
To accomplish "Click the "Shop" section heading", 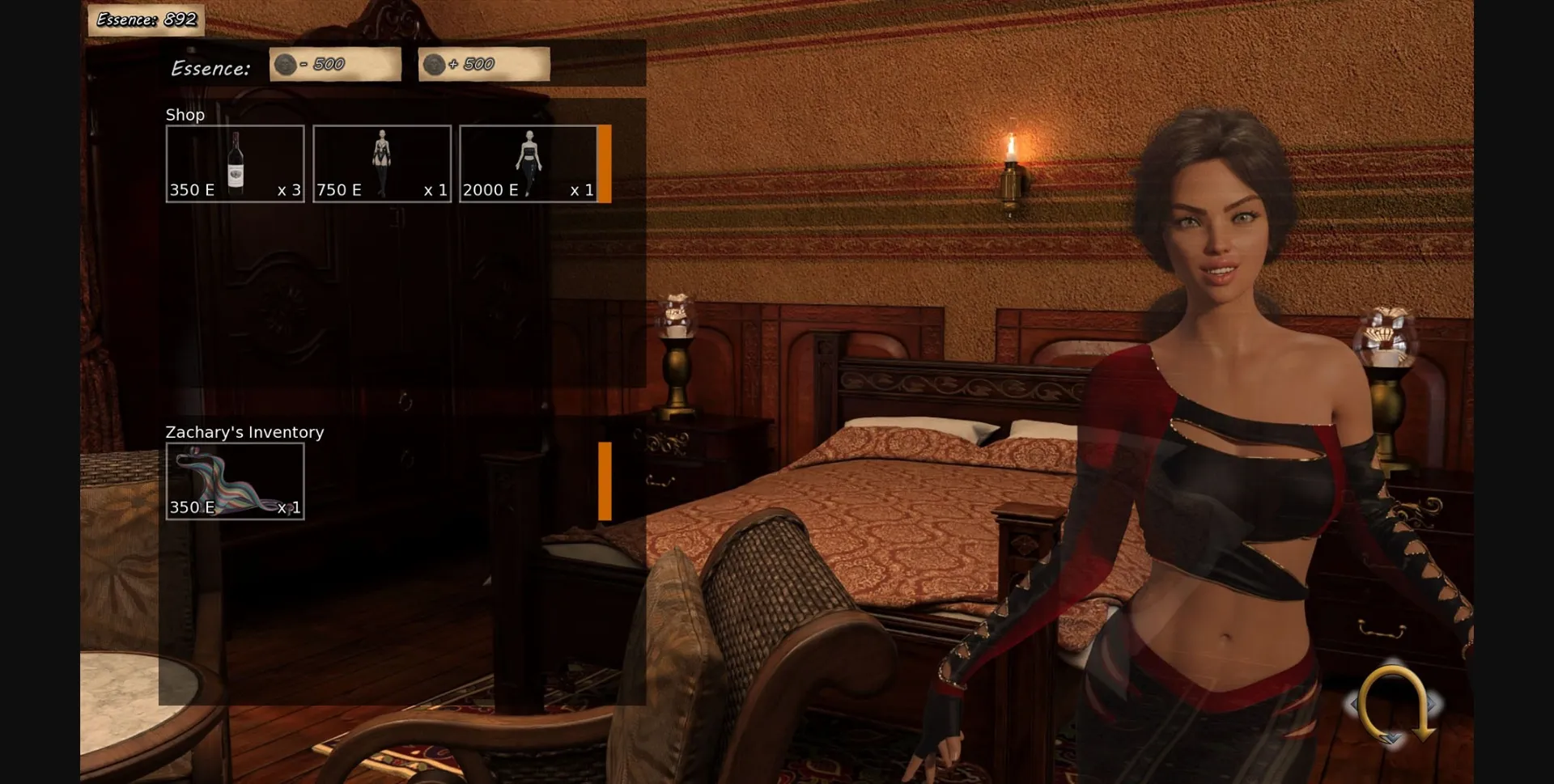I will pos(185,115).
